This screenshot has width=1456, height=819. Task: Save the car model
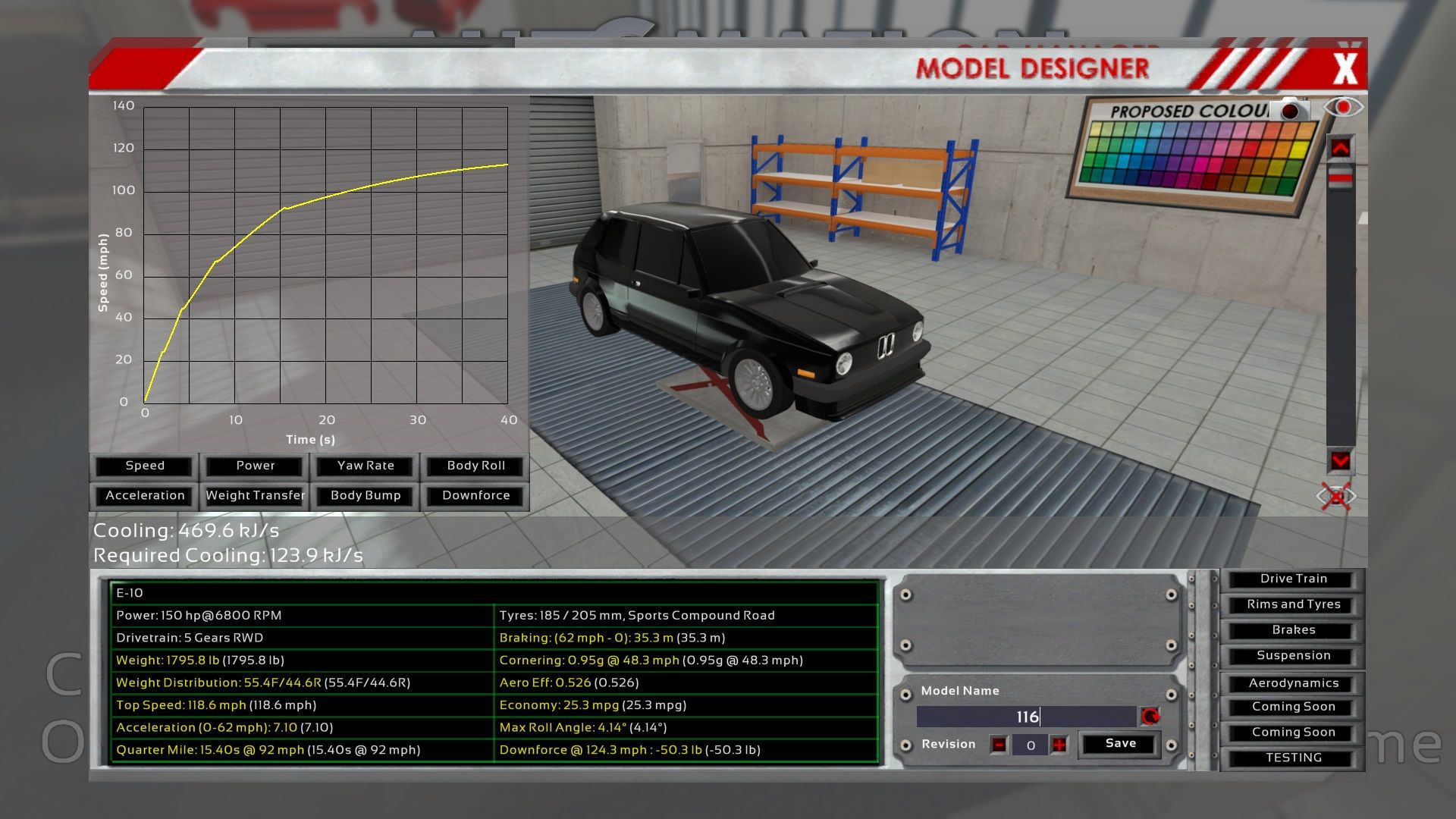(1120, 744)
